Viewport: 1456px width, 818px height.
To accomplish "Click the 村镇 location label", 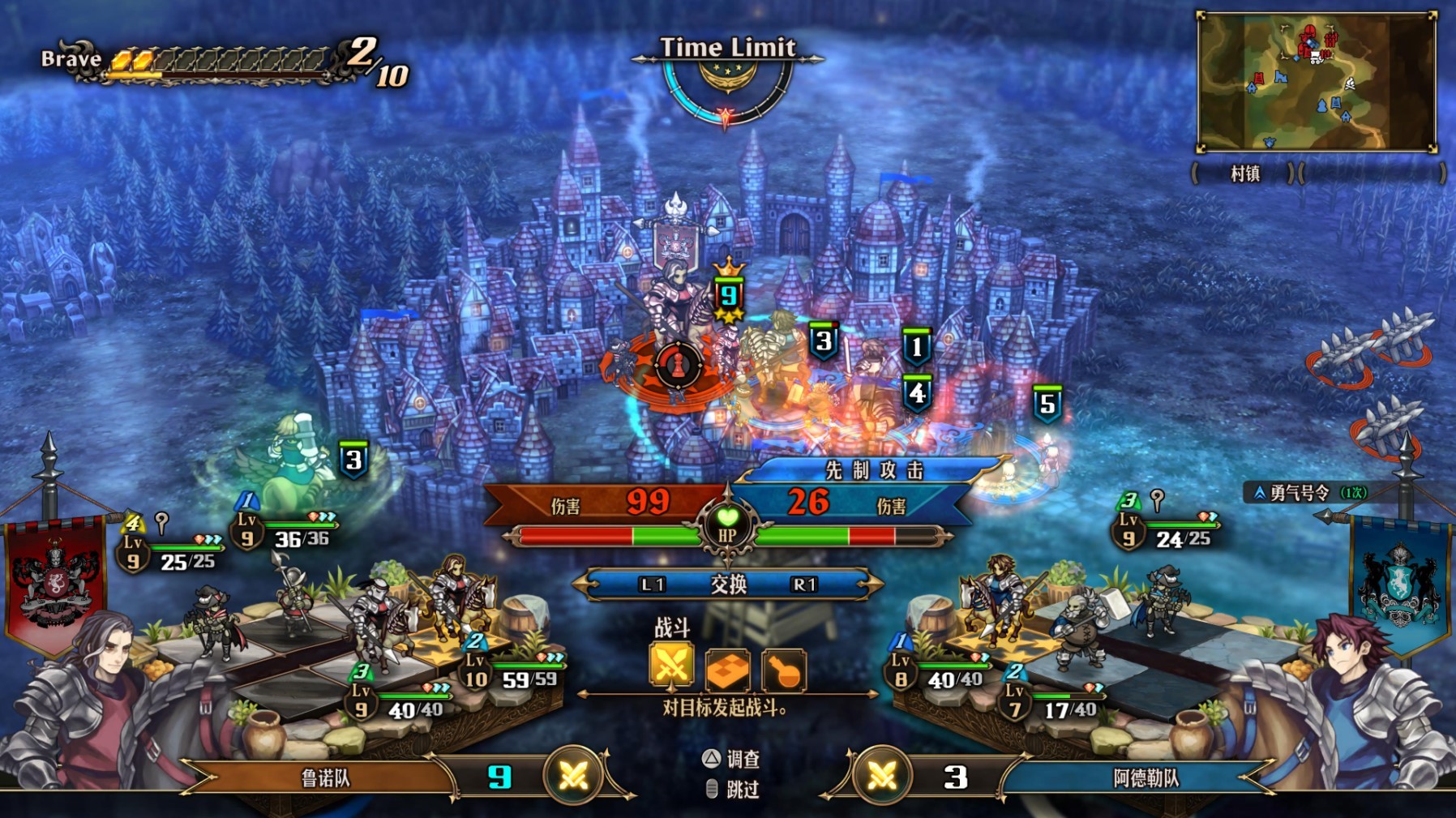I will (1244, 173).
